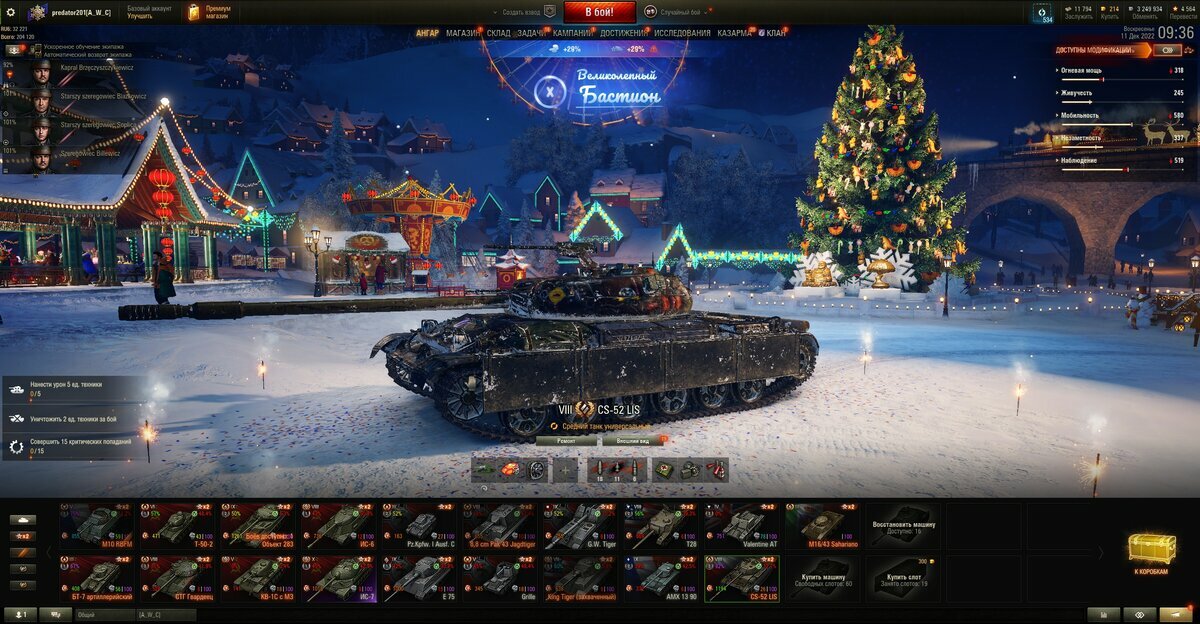Select the ИС-7 tank in the carousel
The image size is (1200, 624).
click(x=340, y=578)
